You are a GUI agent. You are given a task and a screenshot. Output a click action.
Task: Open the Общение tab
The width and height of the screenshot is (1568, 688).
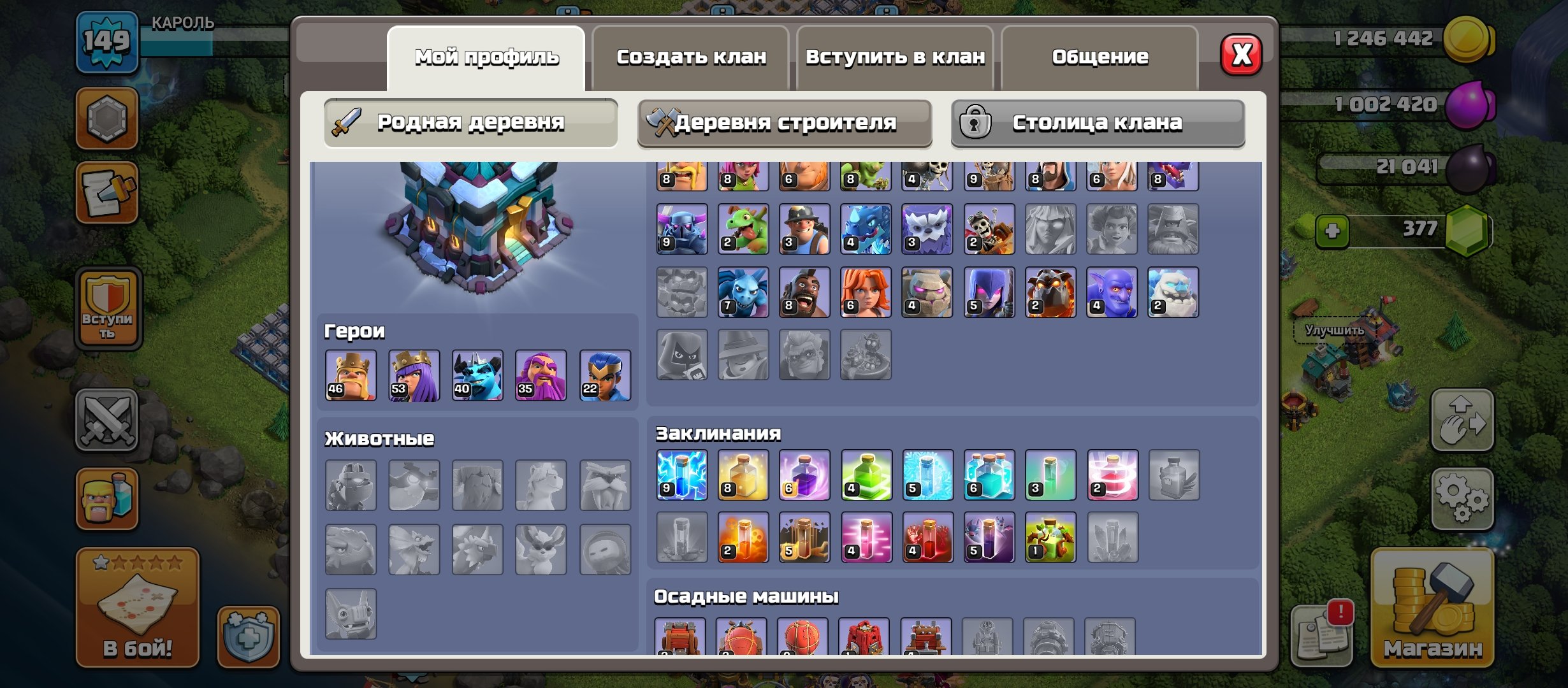pos(1100,57)
